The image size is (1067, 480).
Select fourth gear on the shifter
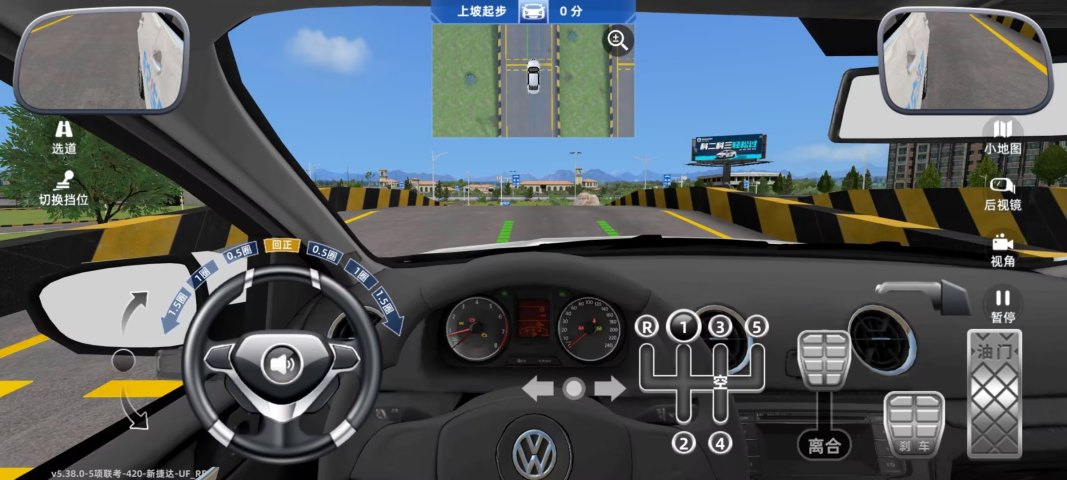coord(721,442)
